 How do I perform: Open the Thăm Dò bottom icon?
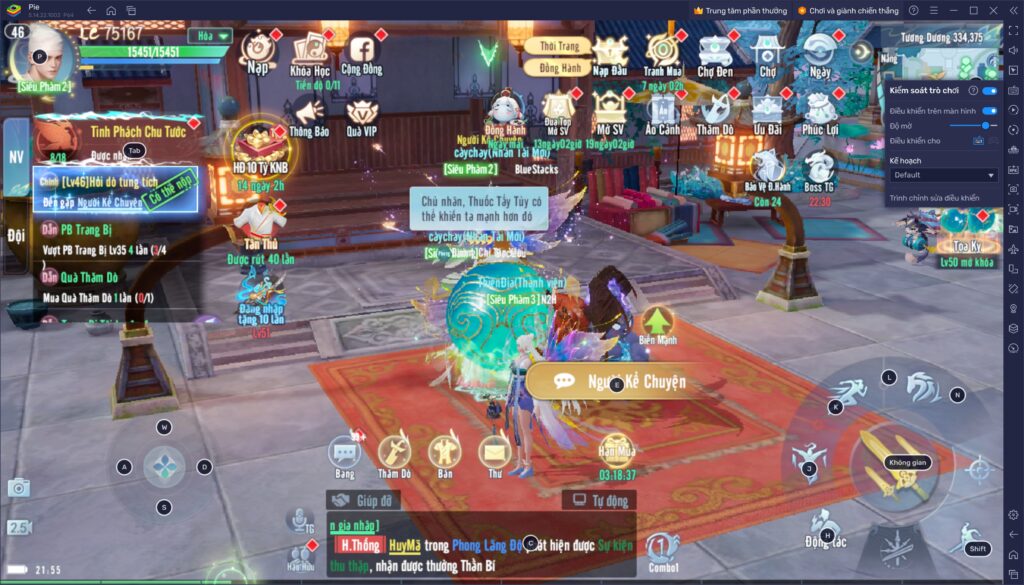(394, 454)
